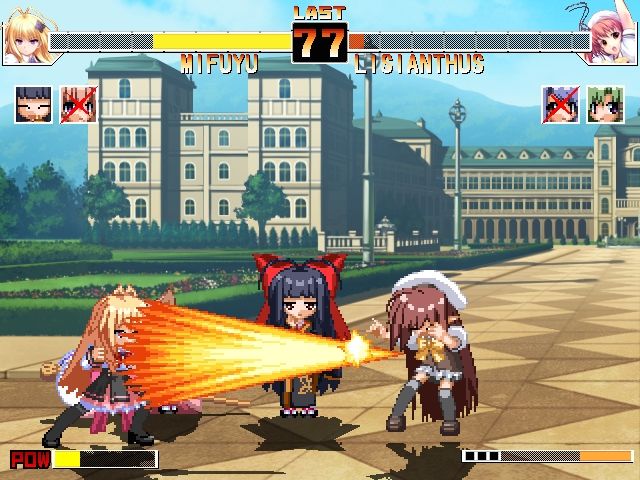Select the crossed-out pink-haired teammate icon

(78, 105)
